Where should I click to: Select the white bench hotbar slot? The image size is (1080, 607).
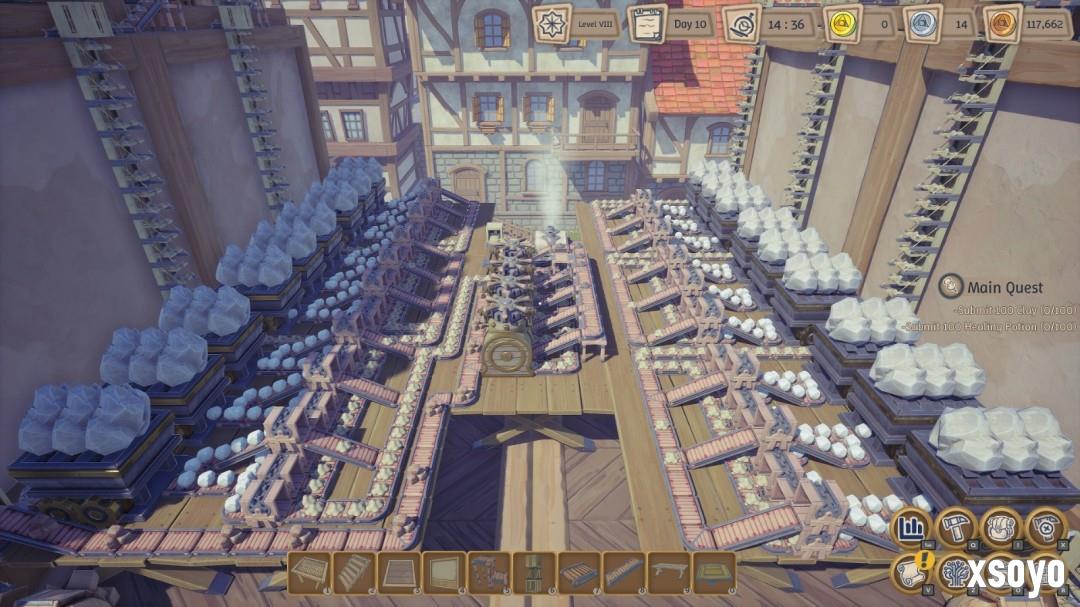(x=669, y=573)
